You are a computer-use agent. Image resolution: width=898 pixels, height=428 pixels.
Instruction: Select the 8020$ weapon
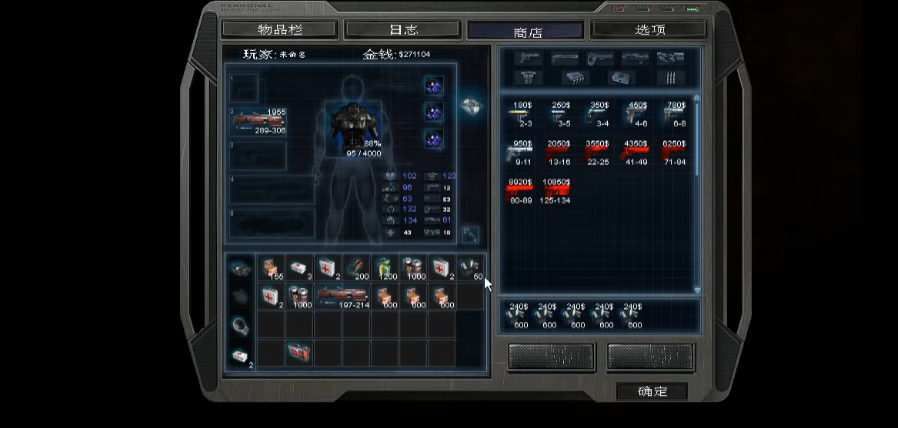click(x=522, y=191)
